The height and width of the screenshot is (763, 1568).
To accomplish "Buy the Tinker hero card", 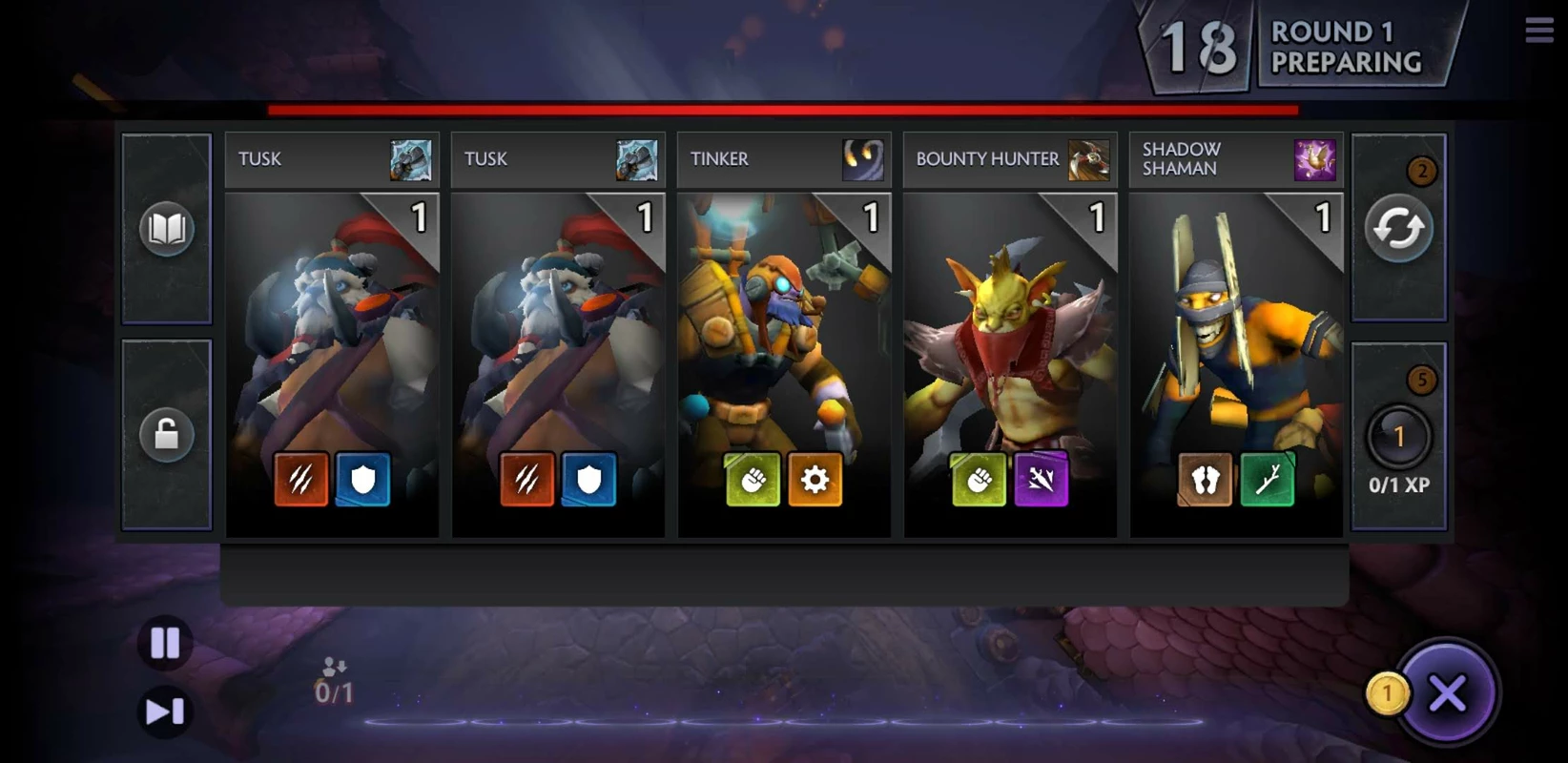I will point(784,334).
